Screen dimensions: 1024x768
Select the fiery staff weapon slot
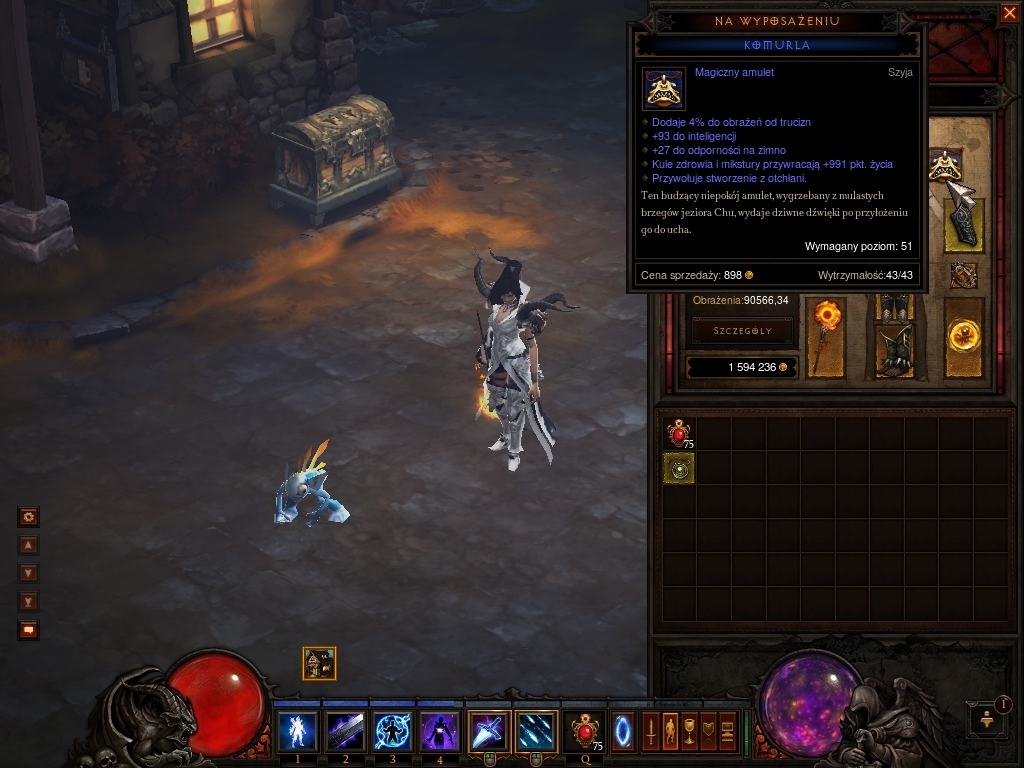[x=827, y=337]
